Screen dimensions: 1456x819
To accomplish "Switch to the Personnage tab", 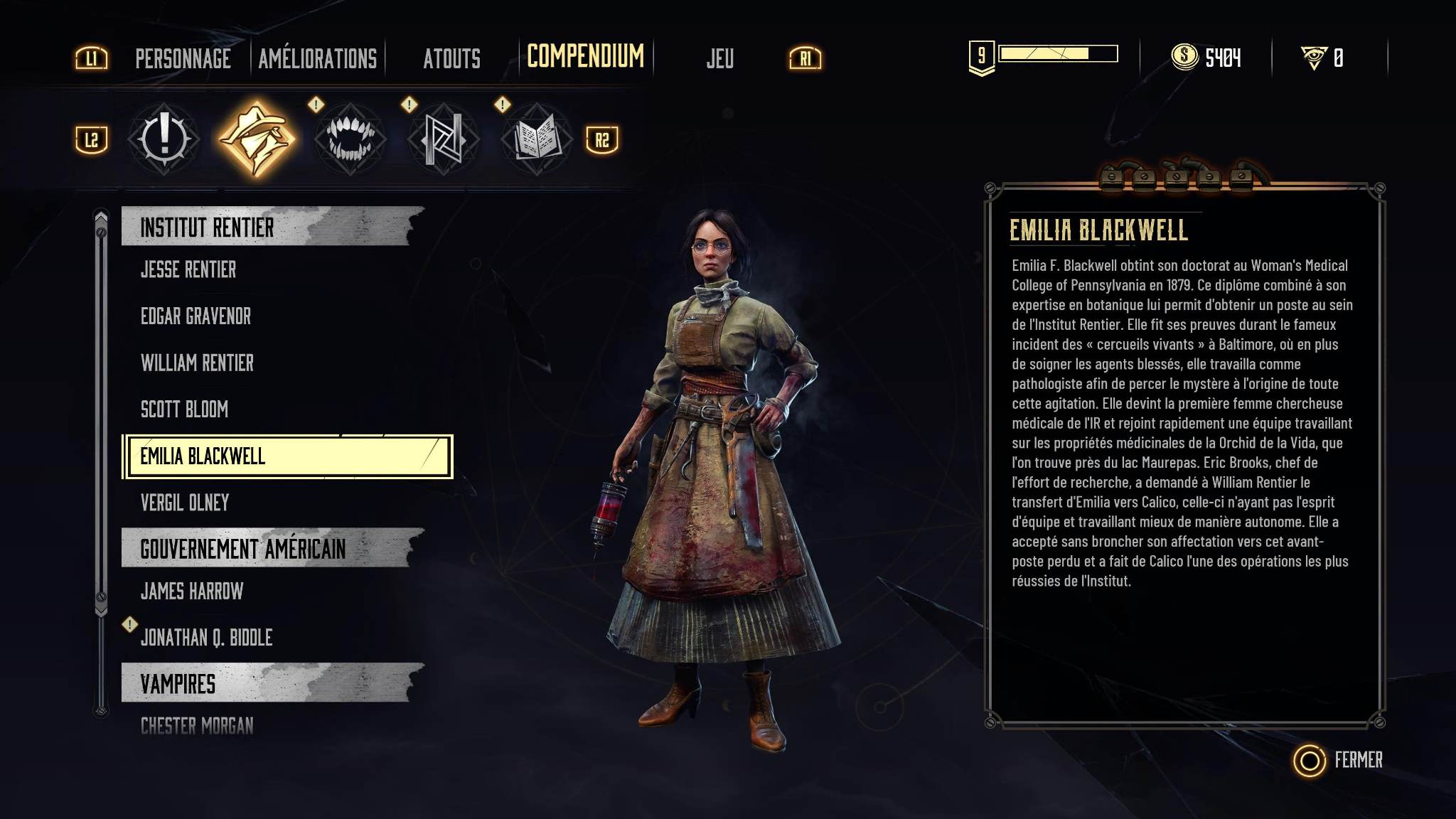I will pyautogui.click(x=183, y=58).
